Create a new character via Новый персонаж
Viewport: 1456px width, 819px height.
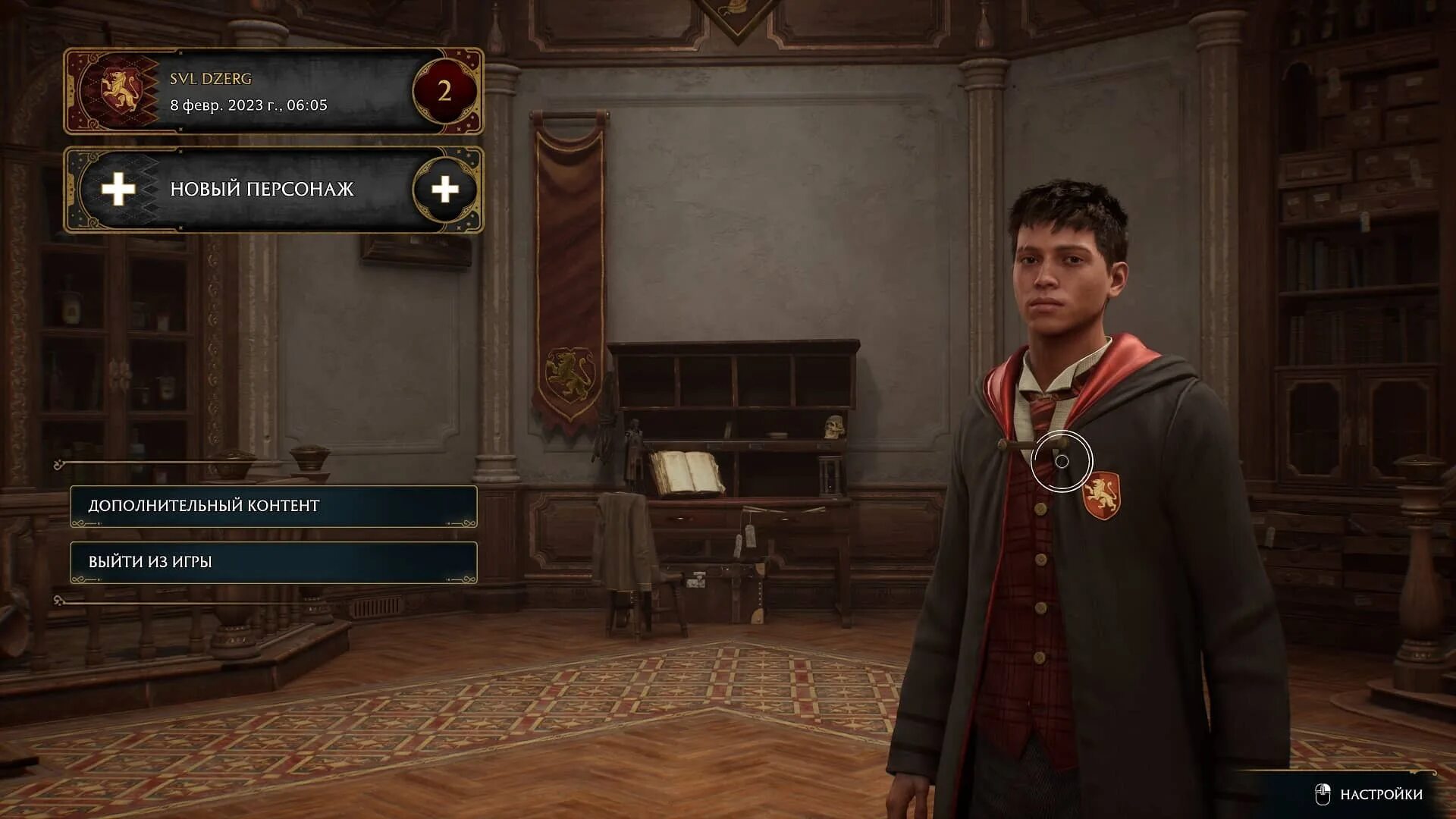(273, 189)
